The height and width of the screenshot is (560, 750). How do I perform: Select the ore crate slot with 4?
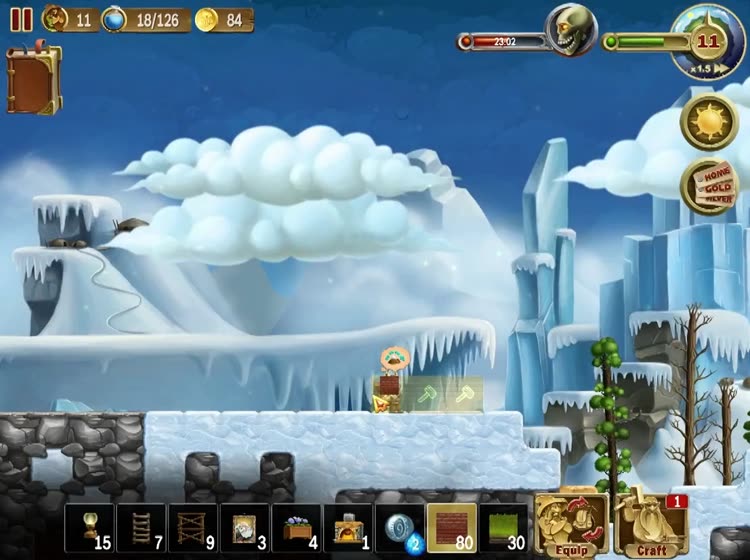click(297, 527)
